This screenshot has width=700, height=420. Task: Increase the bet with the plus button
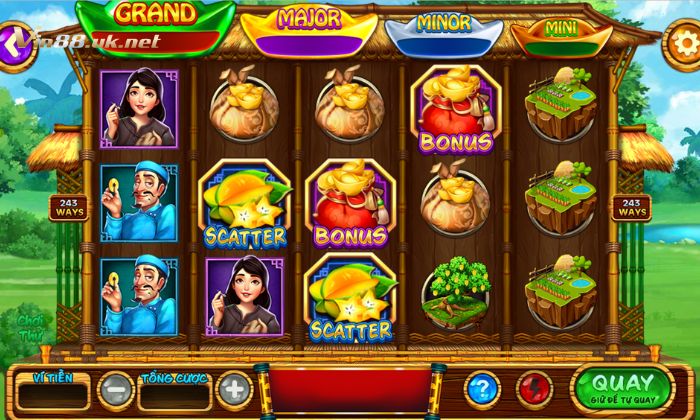[x=233, y=388]
